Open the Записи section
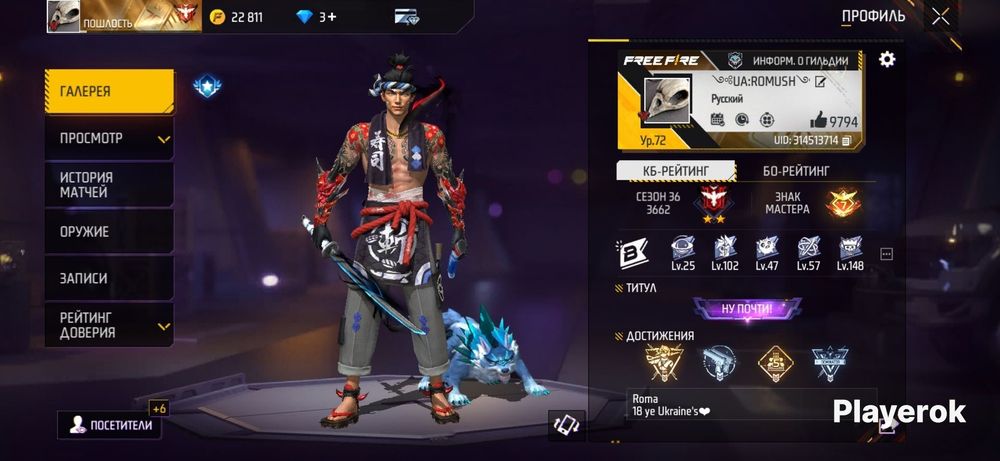Viewport: 1000px width, 461px height. point(109,279)
